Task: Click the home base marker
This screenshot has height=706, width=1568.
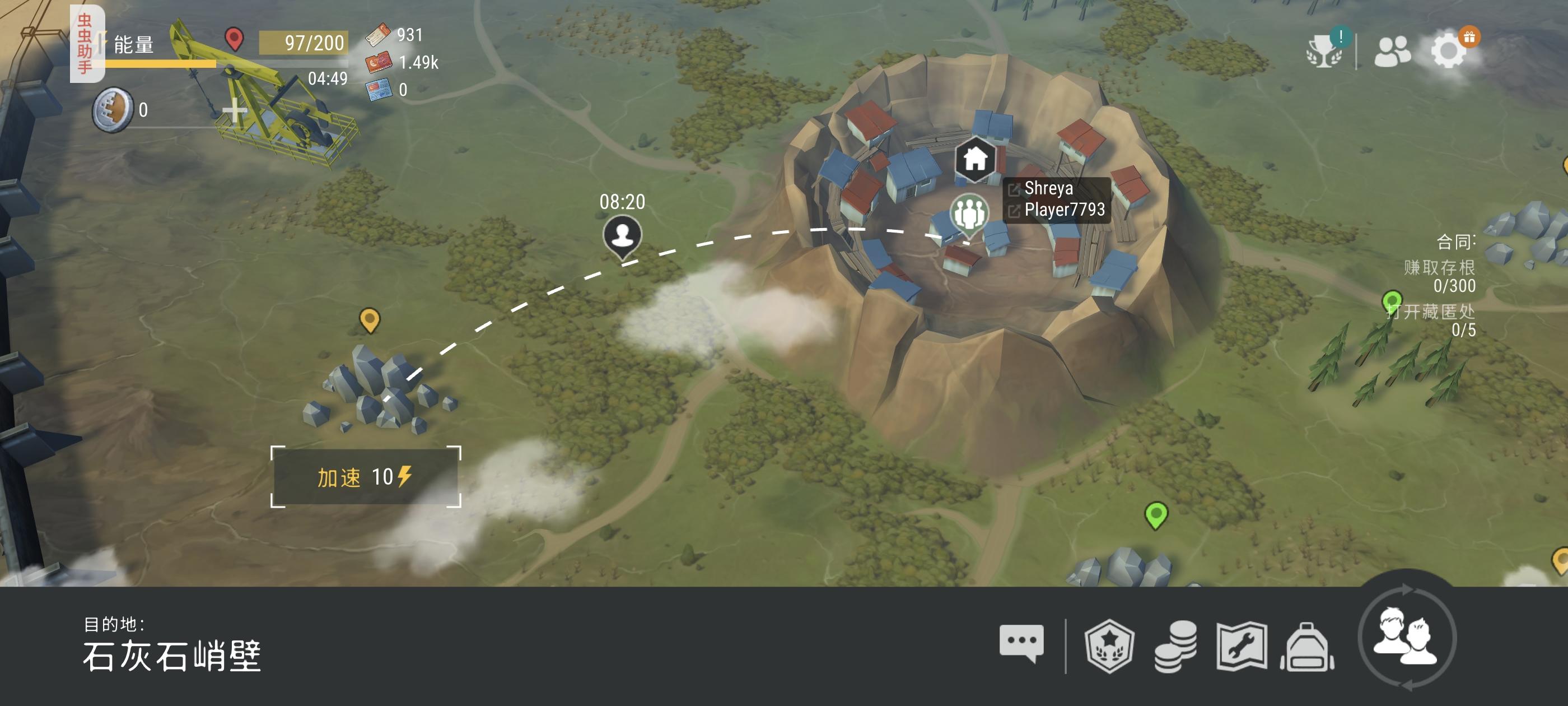Action: [975, 159]
